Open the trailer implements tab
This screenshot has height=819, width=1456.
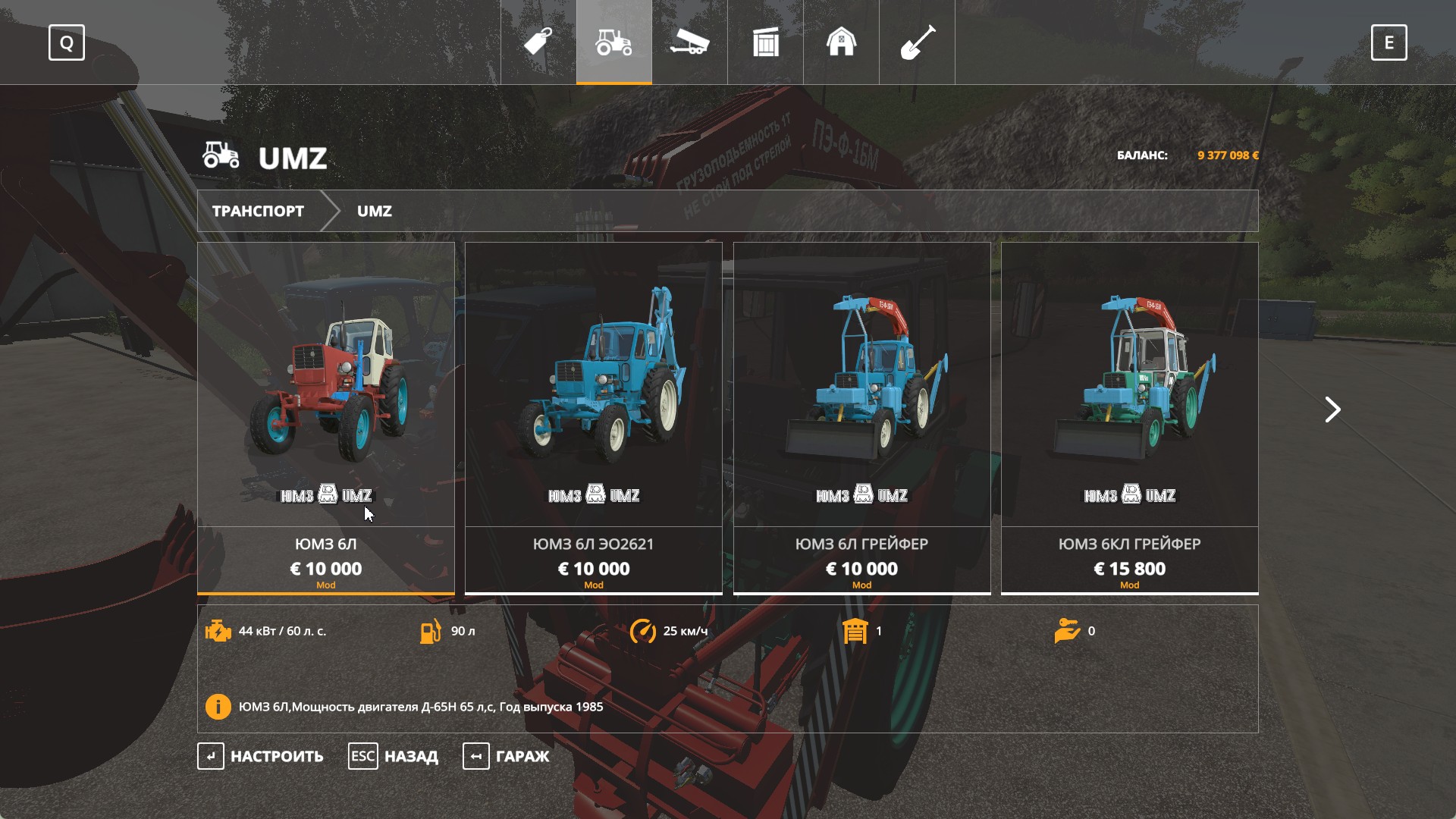(x=690, y=42)
